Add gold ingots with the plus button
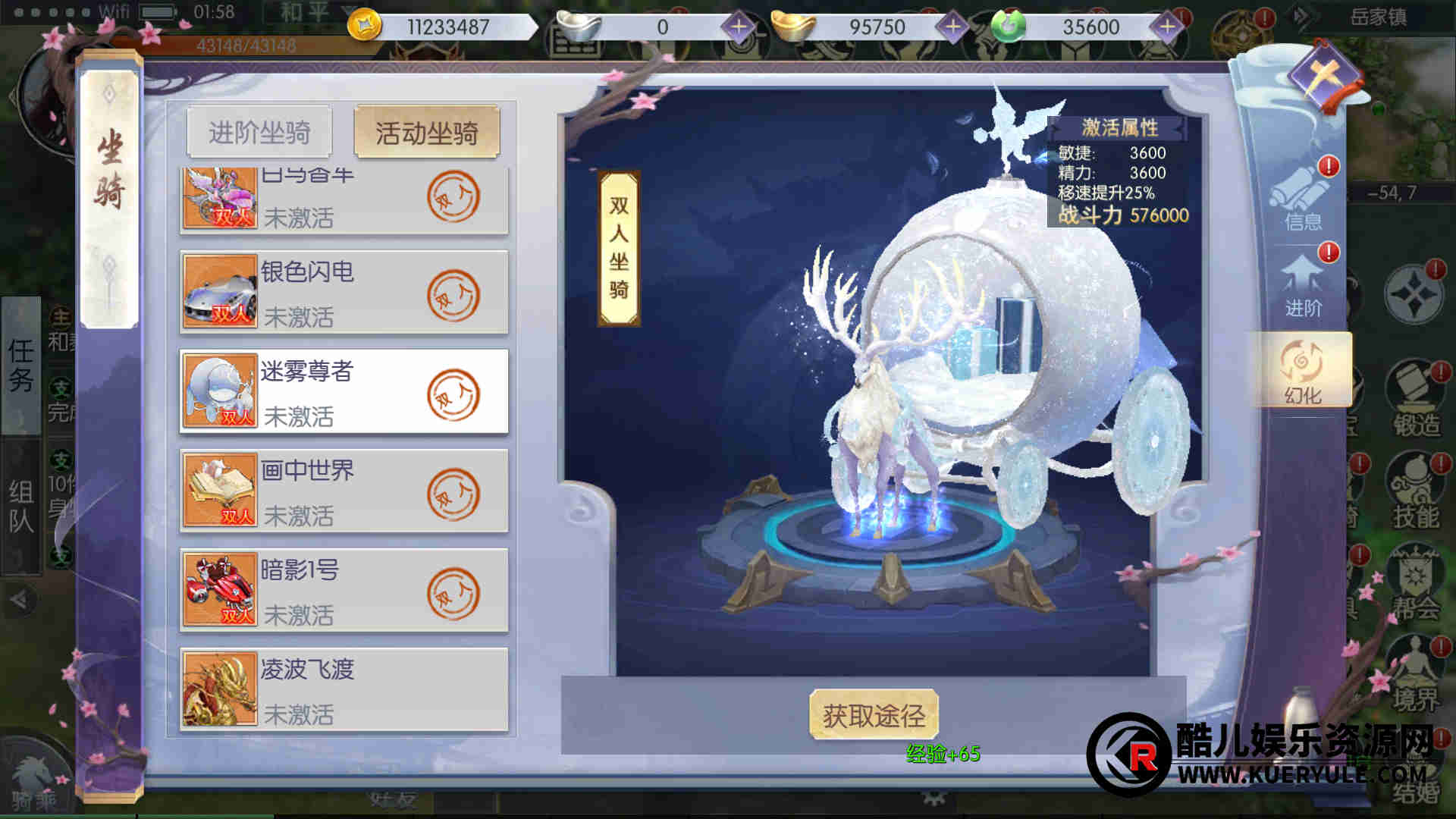The height and width of the screenshot is (819, 1456). coord(952,27)
